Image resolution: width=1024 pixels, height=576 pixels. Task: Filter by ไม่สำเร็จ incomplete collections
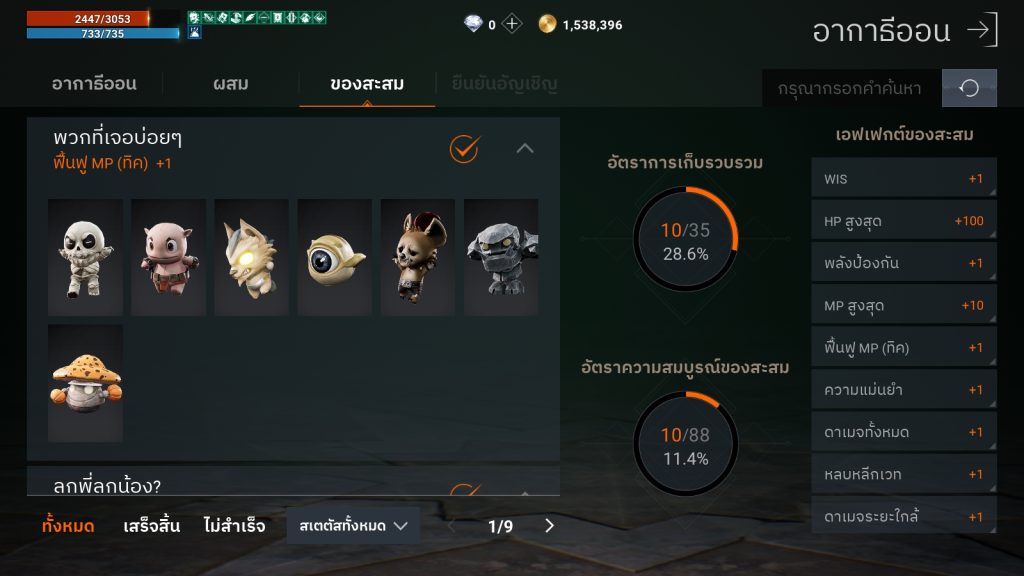[234, 525]
